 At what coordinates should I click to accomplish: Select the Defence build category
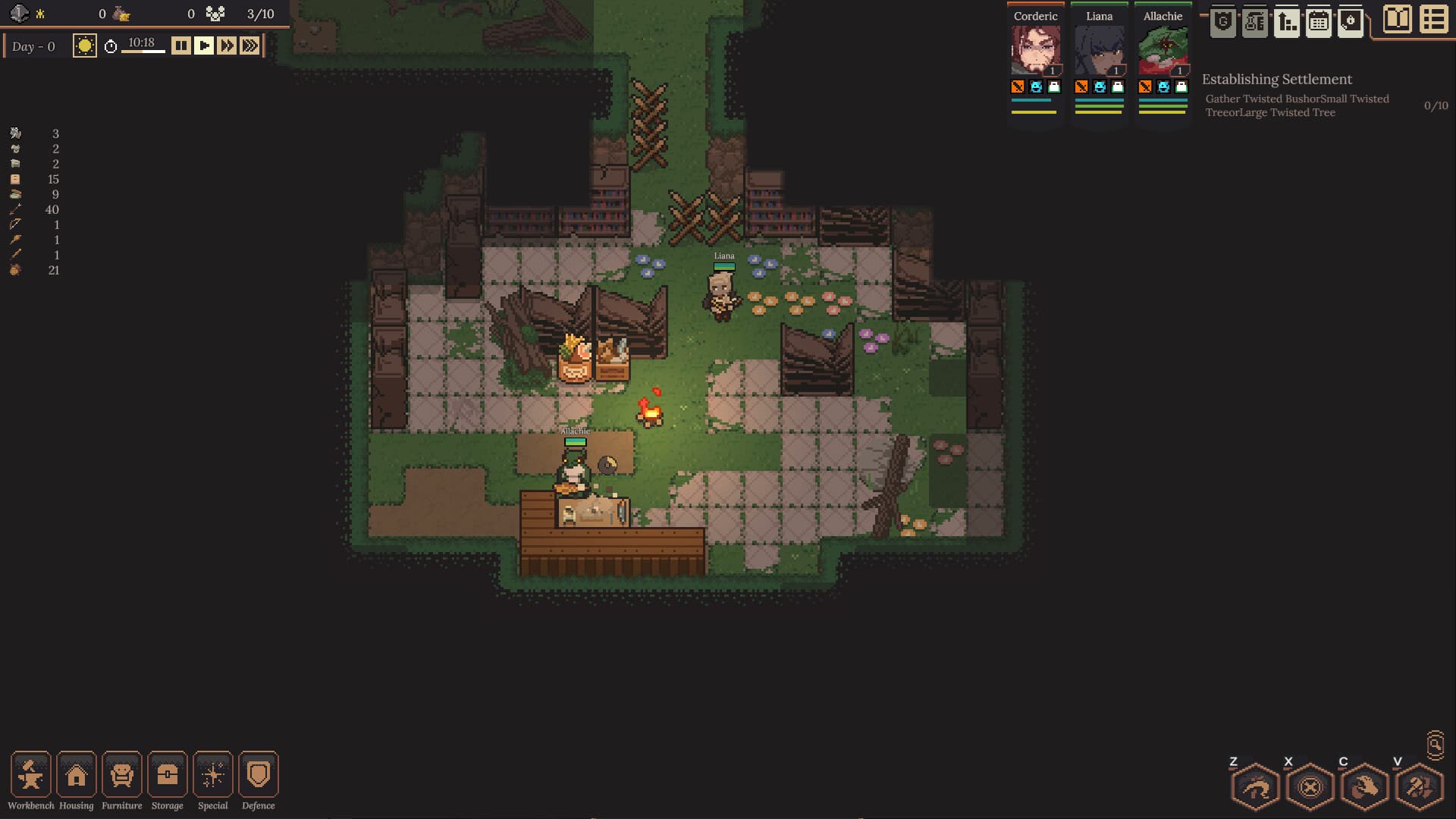click(258, 774)
